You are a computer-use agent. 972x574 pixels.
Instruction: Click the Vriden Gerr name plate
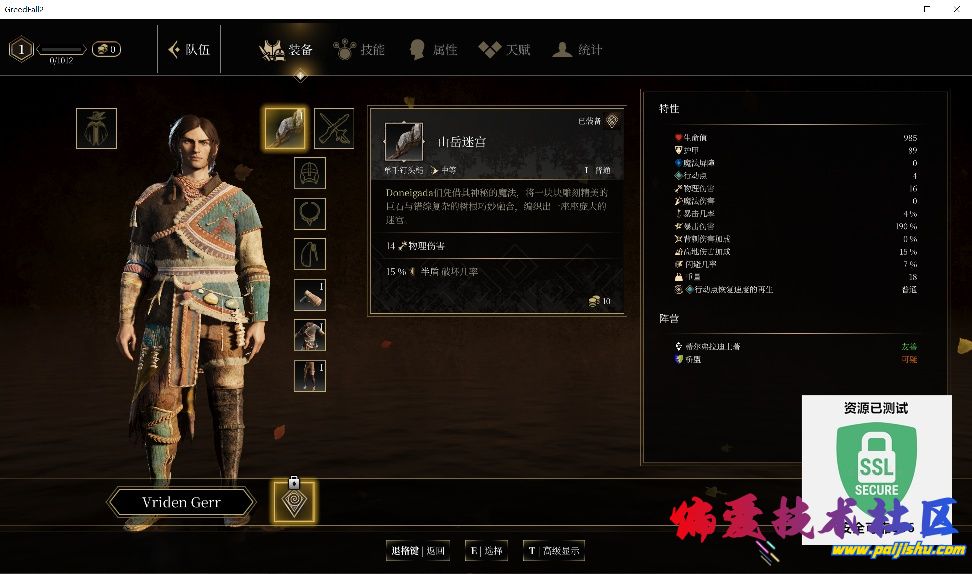point(181,502)
